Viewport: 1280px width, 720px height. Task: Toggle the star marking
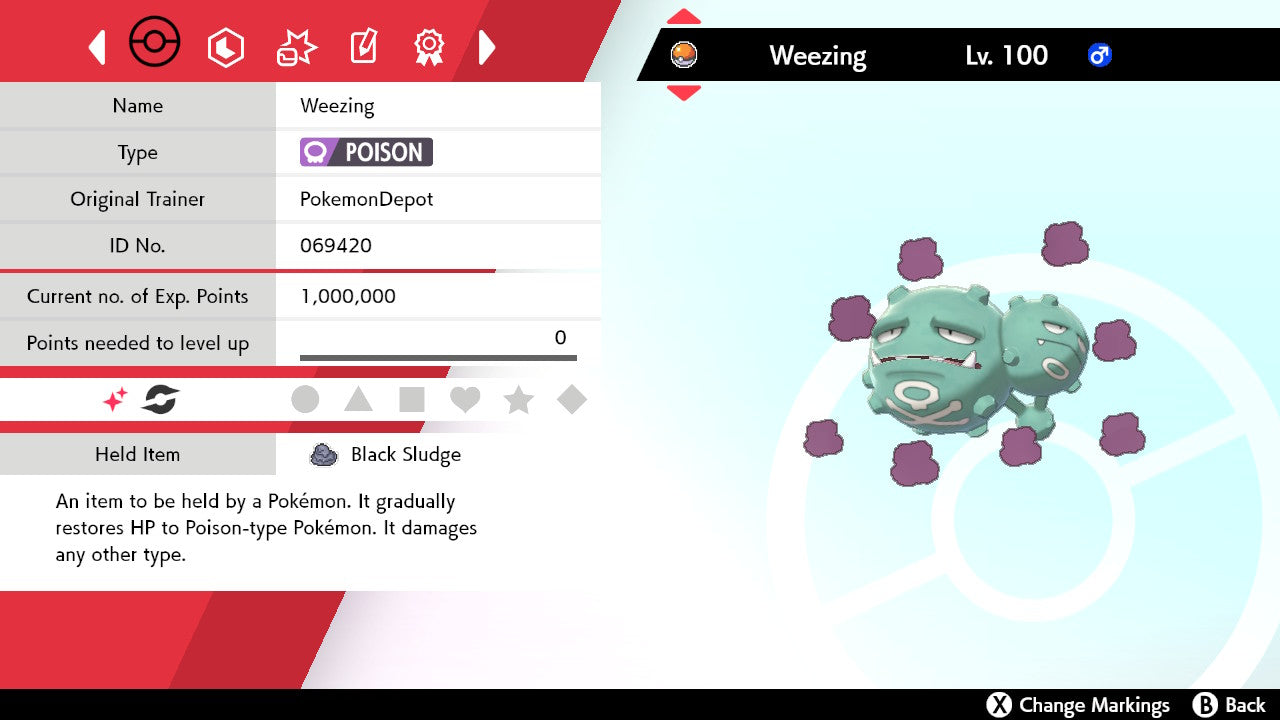[518, 400]
